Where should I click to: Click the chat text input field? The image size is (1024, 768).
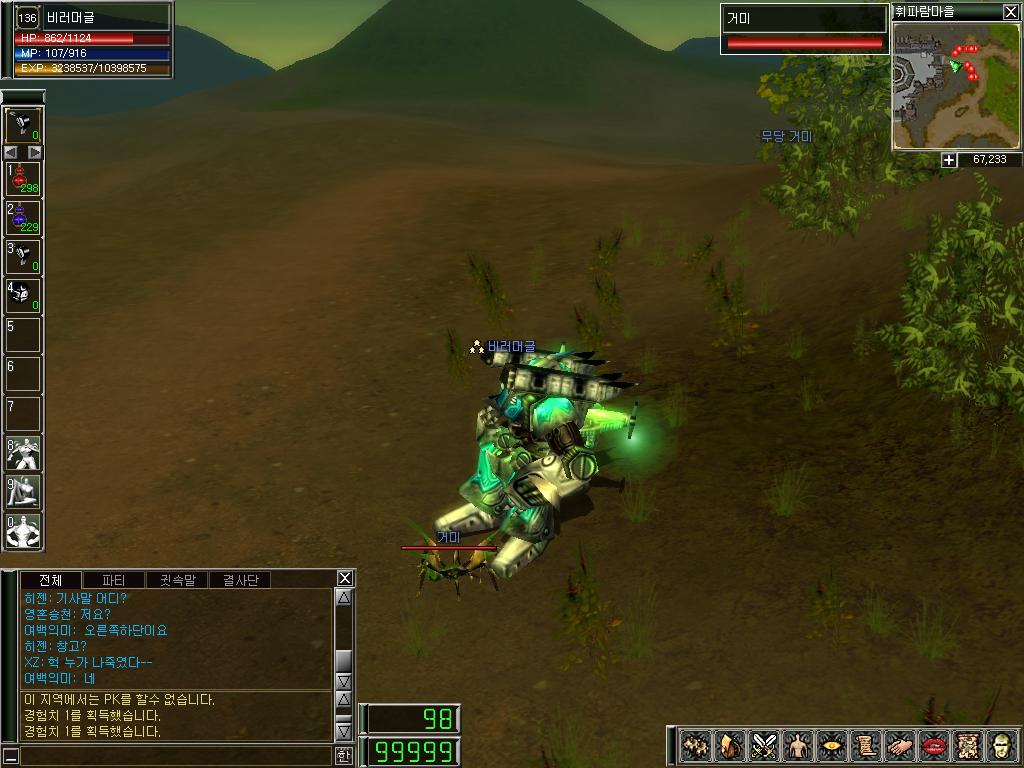click(x=175, y=756)
